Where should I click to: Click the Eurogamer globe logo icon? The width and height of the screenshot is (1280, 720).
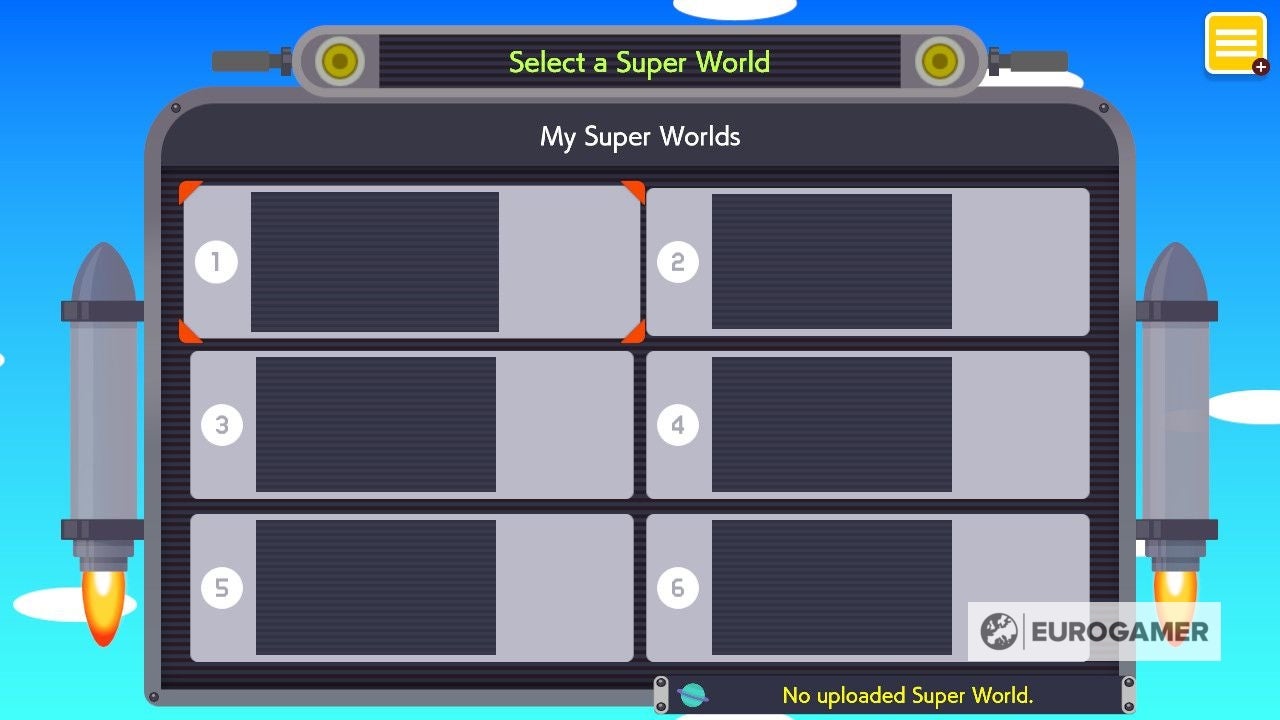[x=996, y=631]
